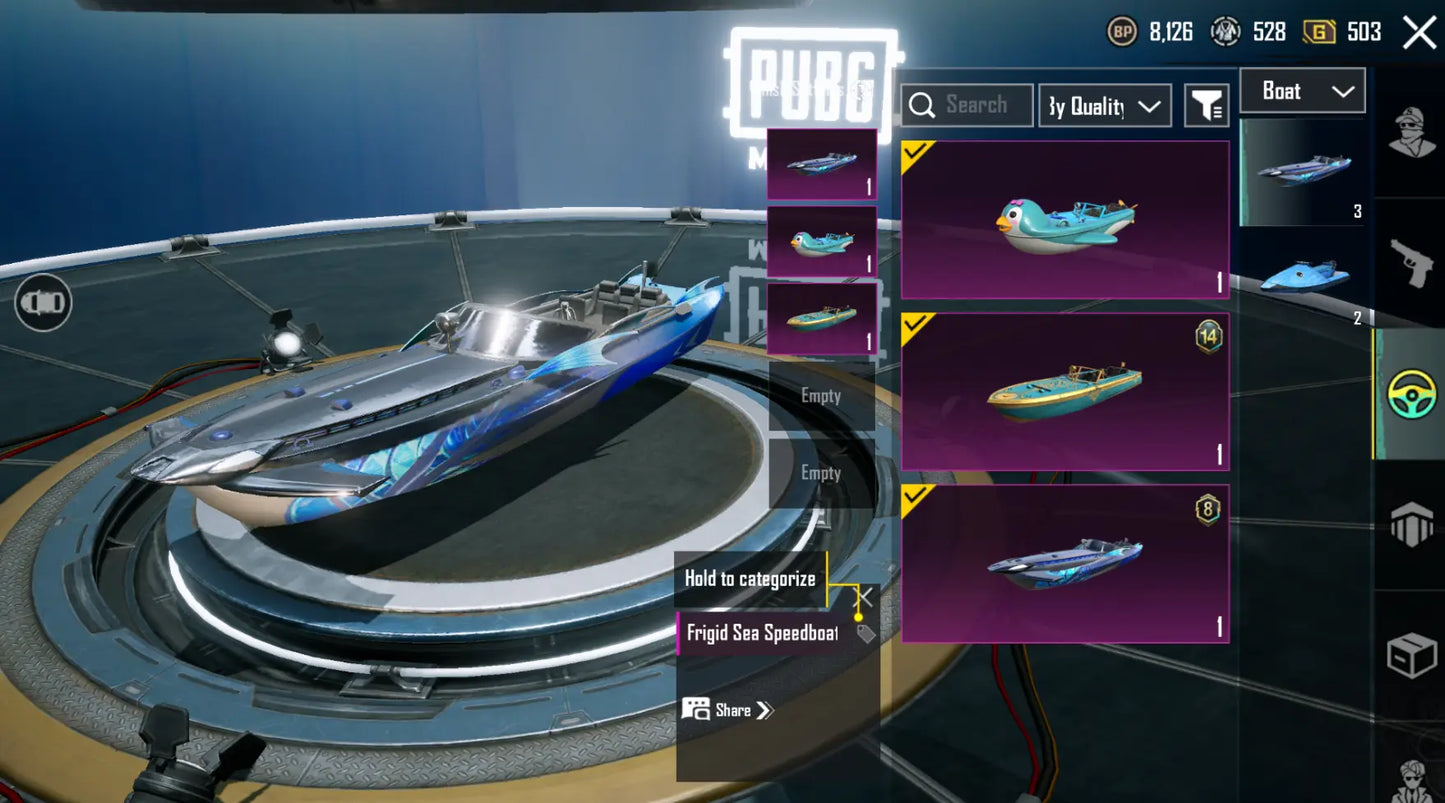Pick the penguin boat small slot

point(821,241)
